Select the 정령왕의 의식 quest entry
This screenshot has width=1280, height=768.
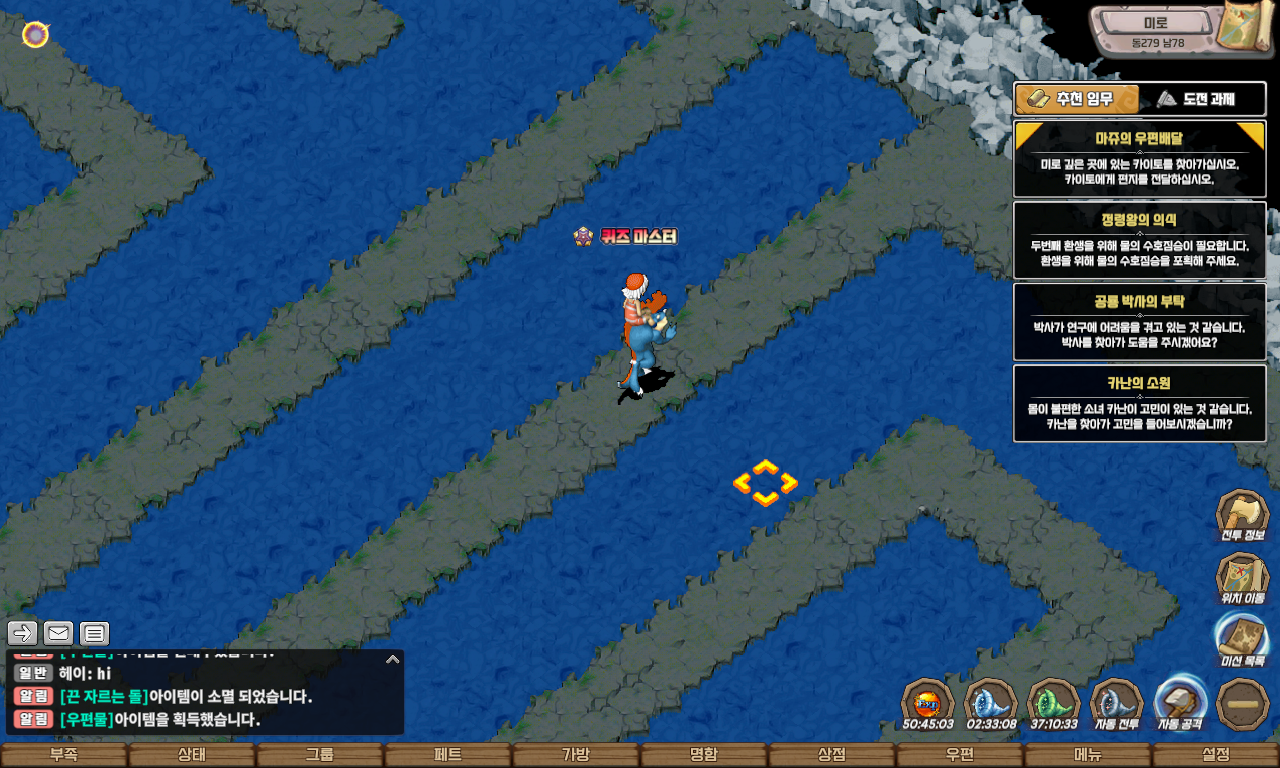(1140, 241)
